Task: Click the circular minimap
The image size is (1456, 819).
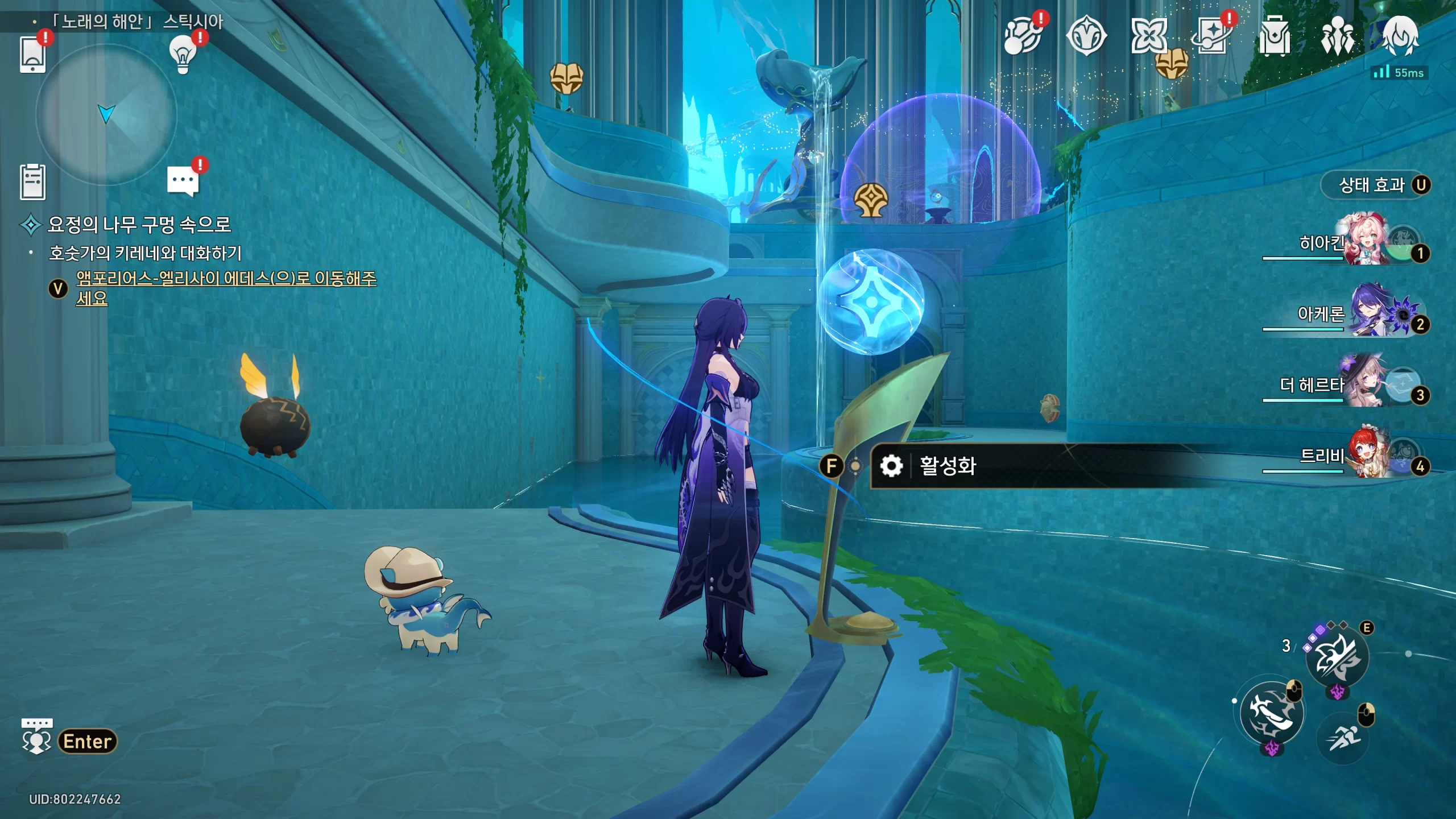Action: (106, 114)
